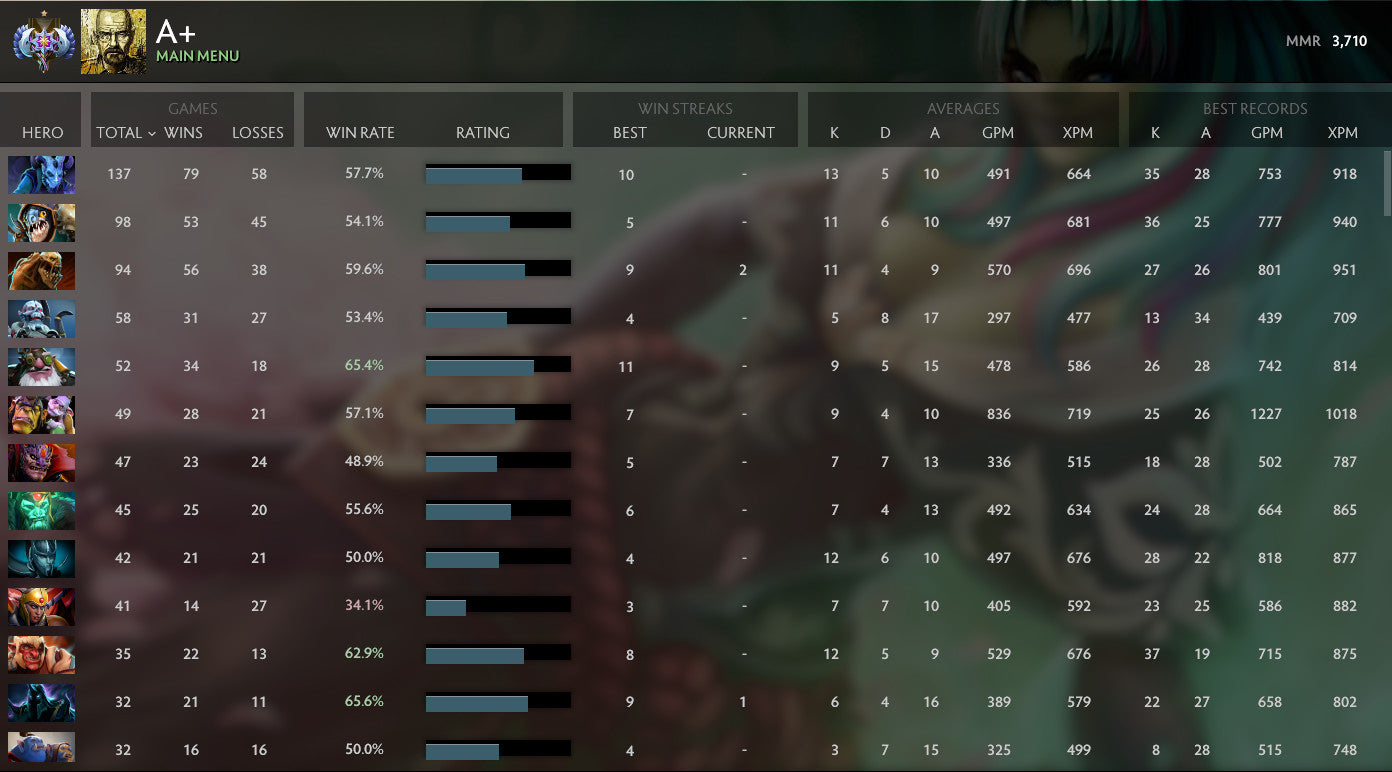This screenshot has width=1392, height=772.
Task: Click the player avatar next to the A+ name
Action: point(113,40)
